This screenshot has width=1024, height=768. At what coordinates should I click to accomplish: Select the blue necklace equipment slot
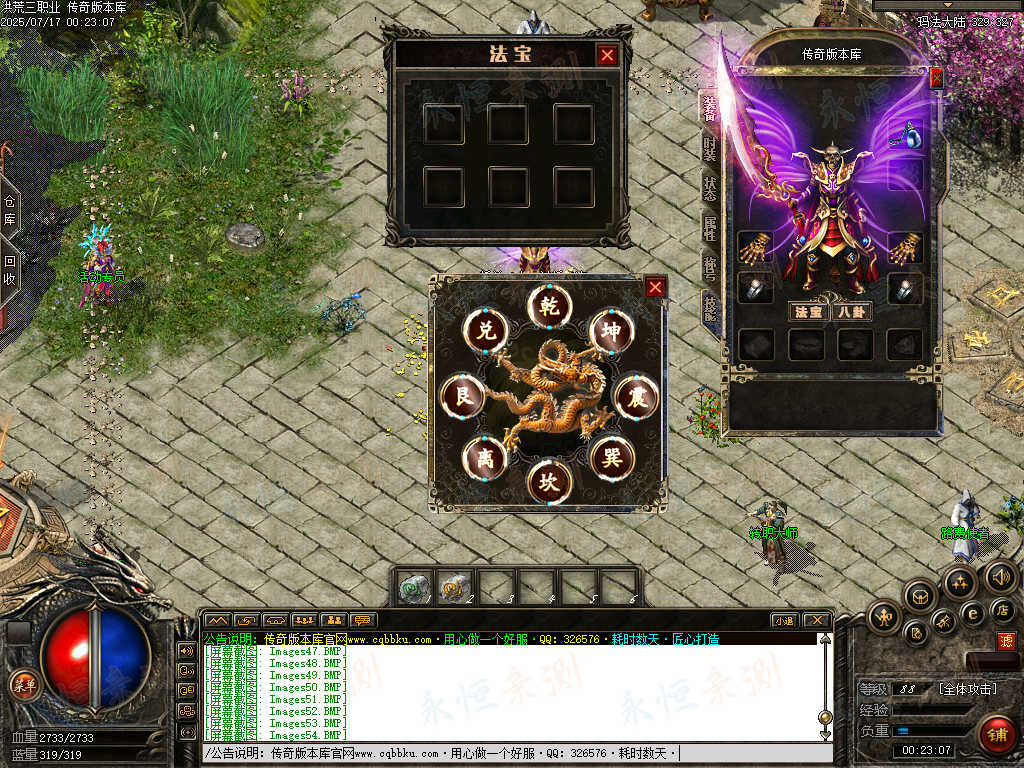pos(905,134)
